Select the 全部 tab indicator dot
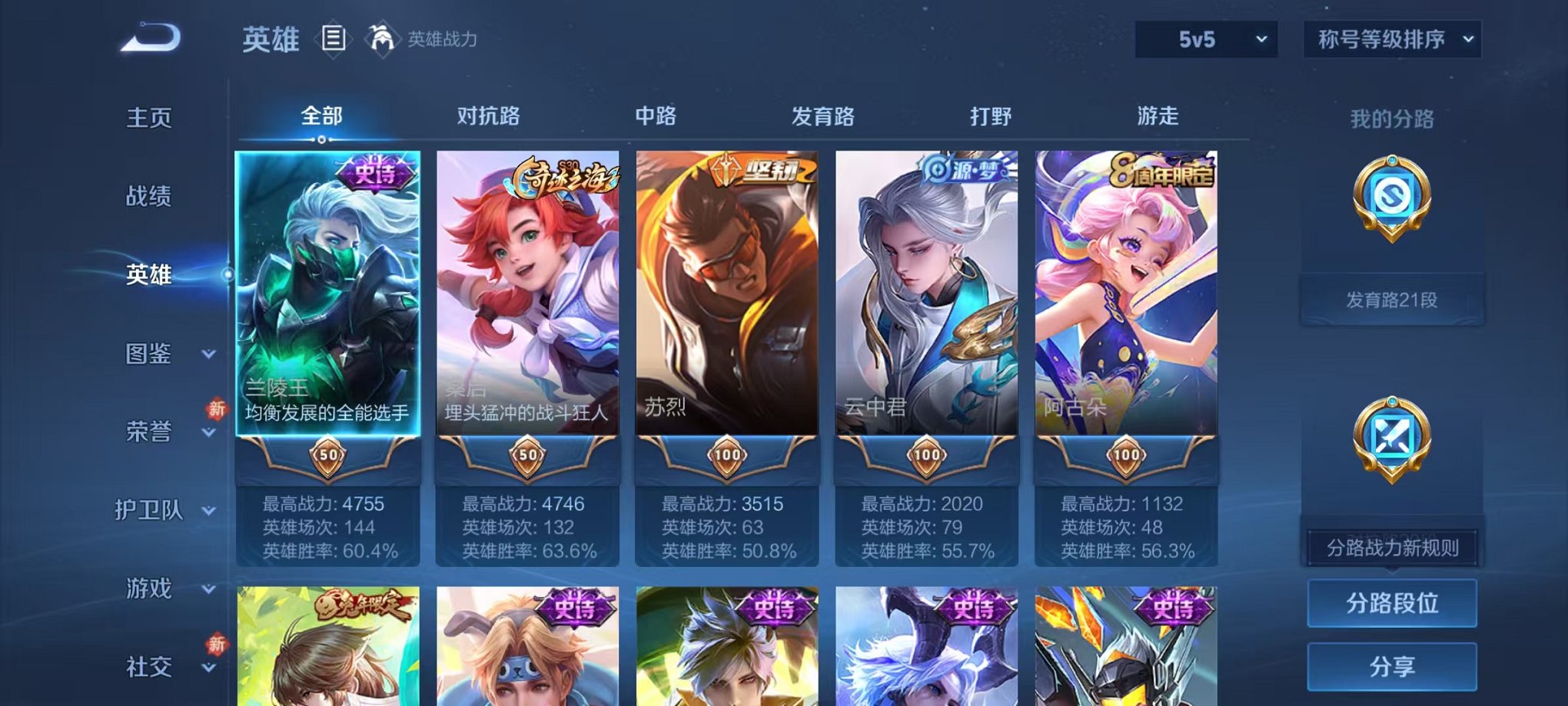Viewport: 1568px width, 706px height. tap(321, 140)
